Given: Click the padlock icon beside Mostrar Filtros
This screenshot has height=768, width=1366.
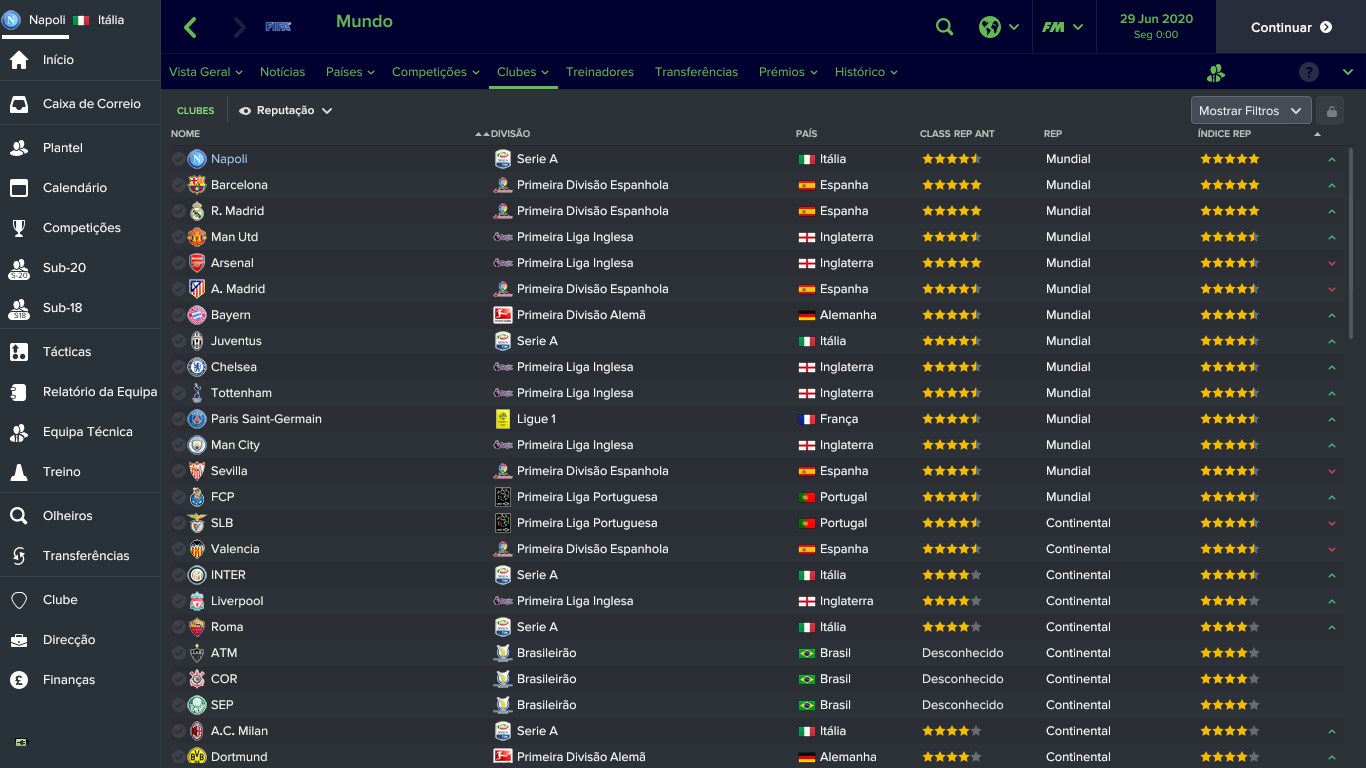Looking at the screenshot, I should pyautogui.click(x=1332, y=110).
